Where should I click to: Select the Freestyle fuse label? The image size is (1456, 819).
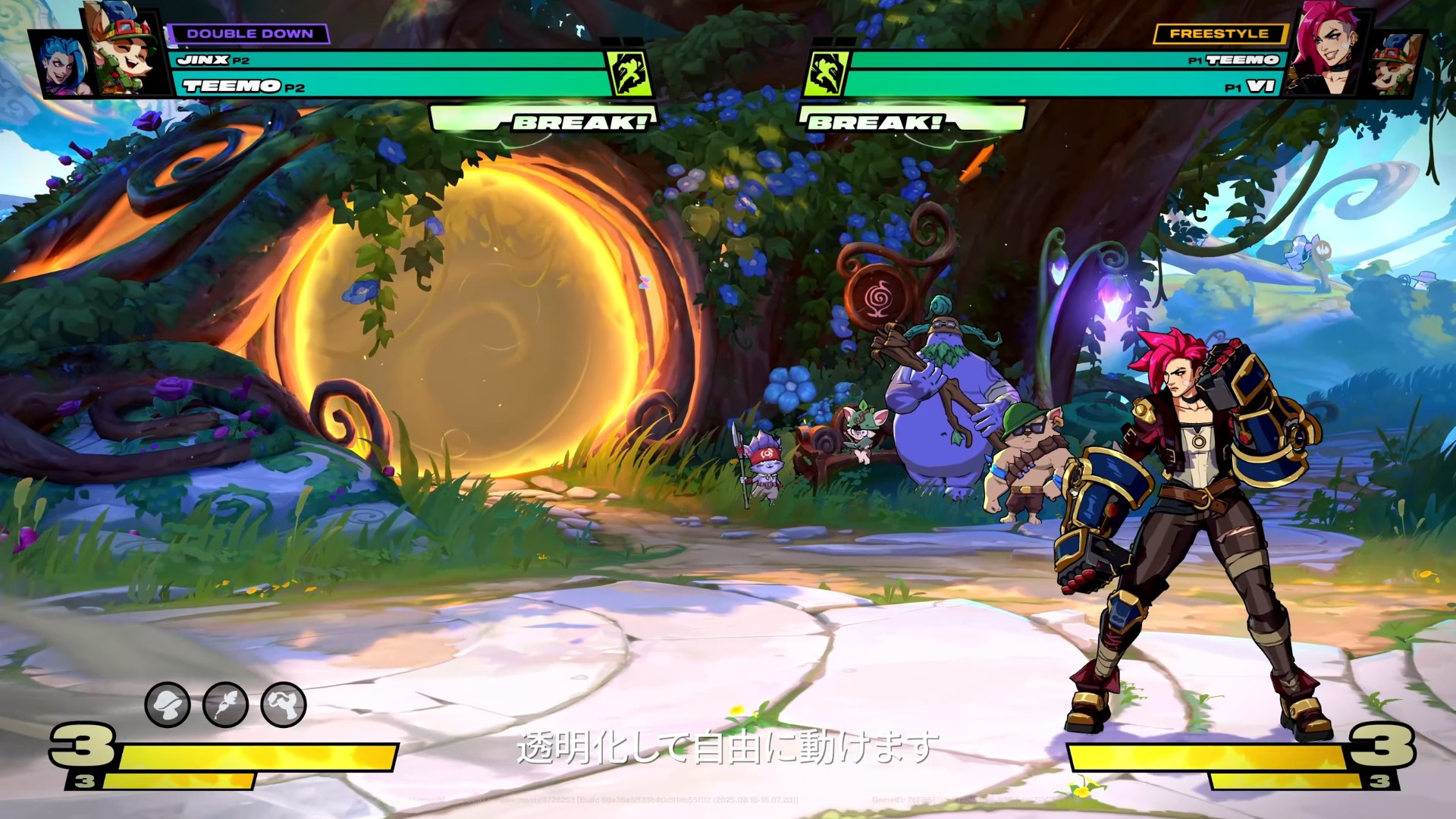coord(1219,34)
